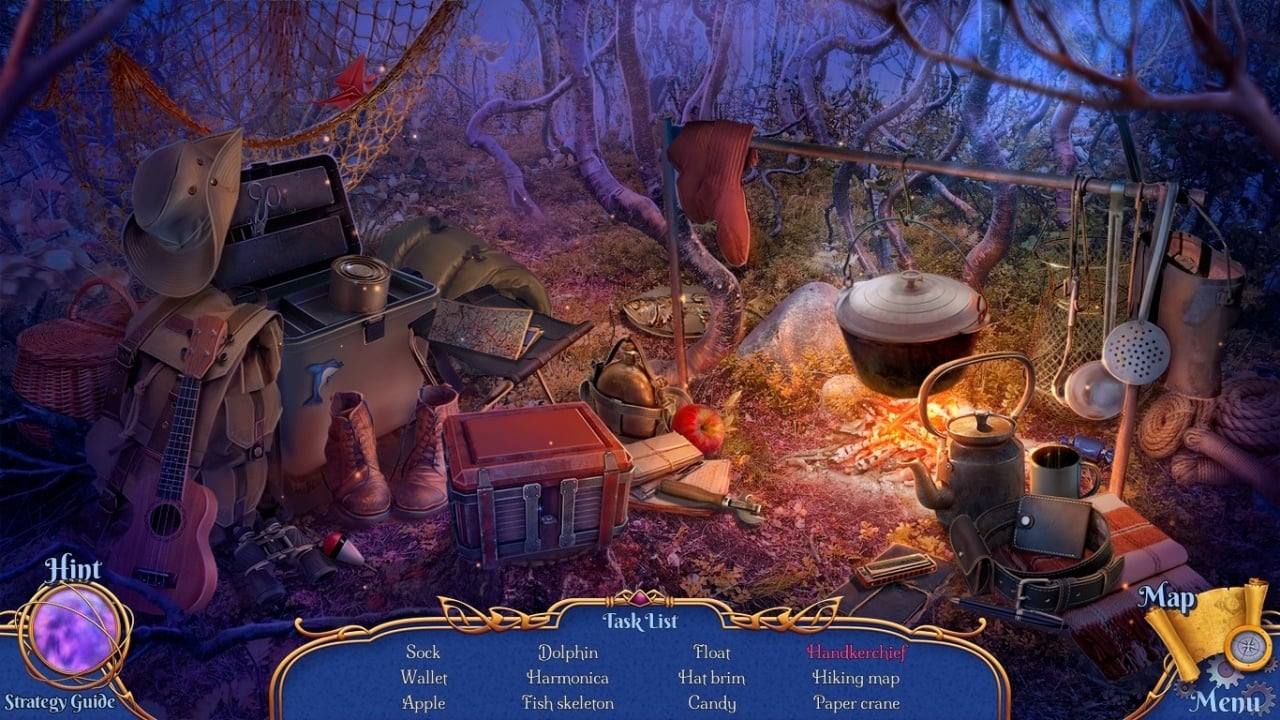Choose the Candy task entry
1280x720 pixels.
(712, 703)
